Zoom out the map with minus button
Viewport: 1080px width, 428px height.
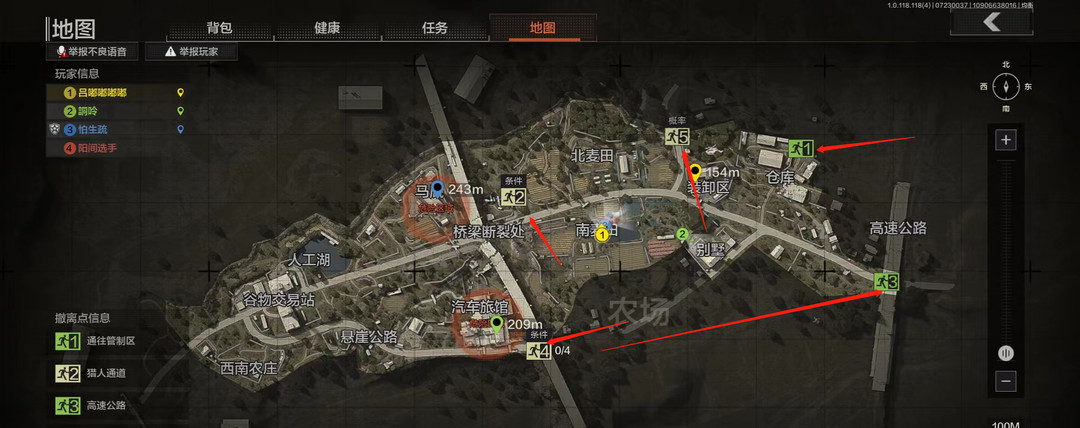(x=1006, y=381)
